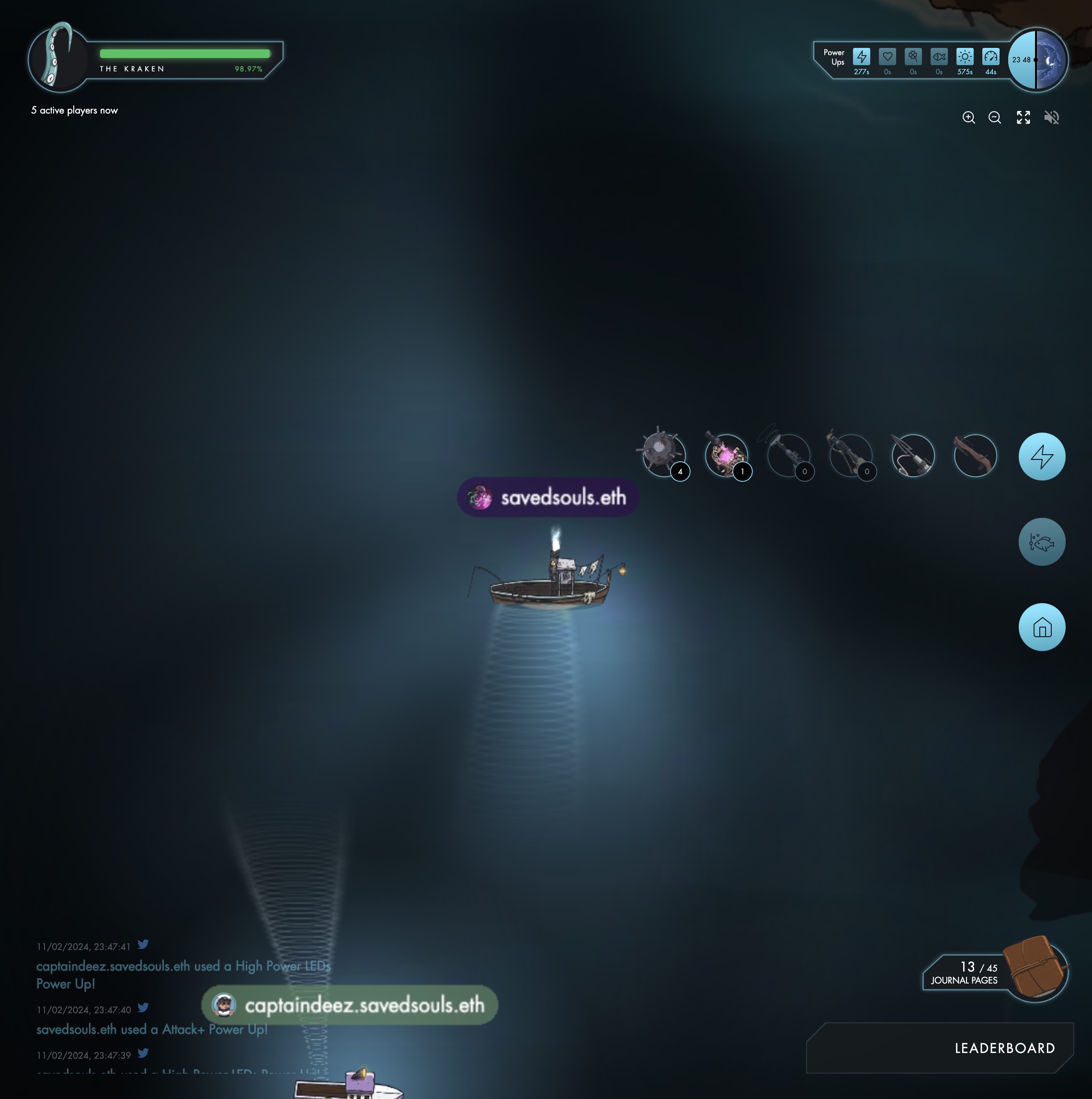Go home with the house button
Screen dimensions: 1092x1099
pyautogui.click(x=1041, y=628)
